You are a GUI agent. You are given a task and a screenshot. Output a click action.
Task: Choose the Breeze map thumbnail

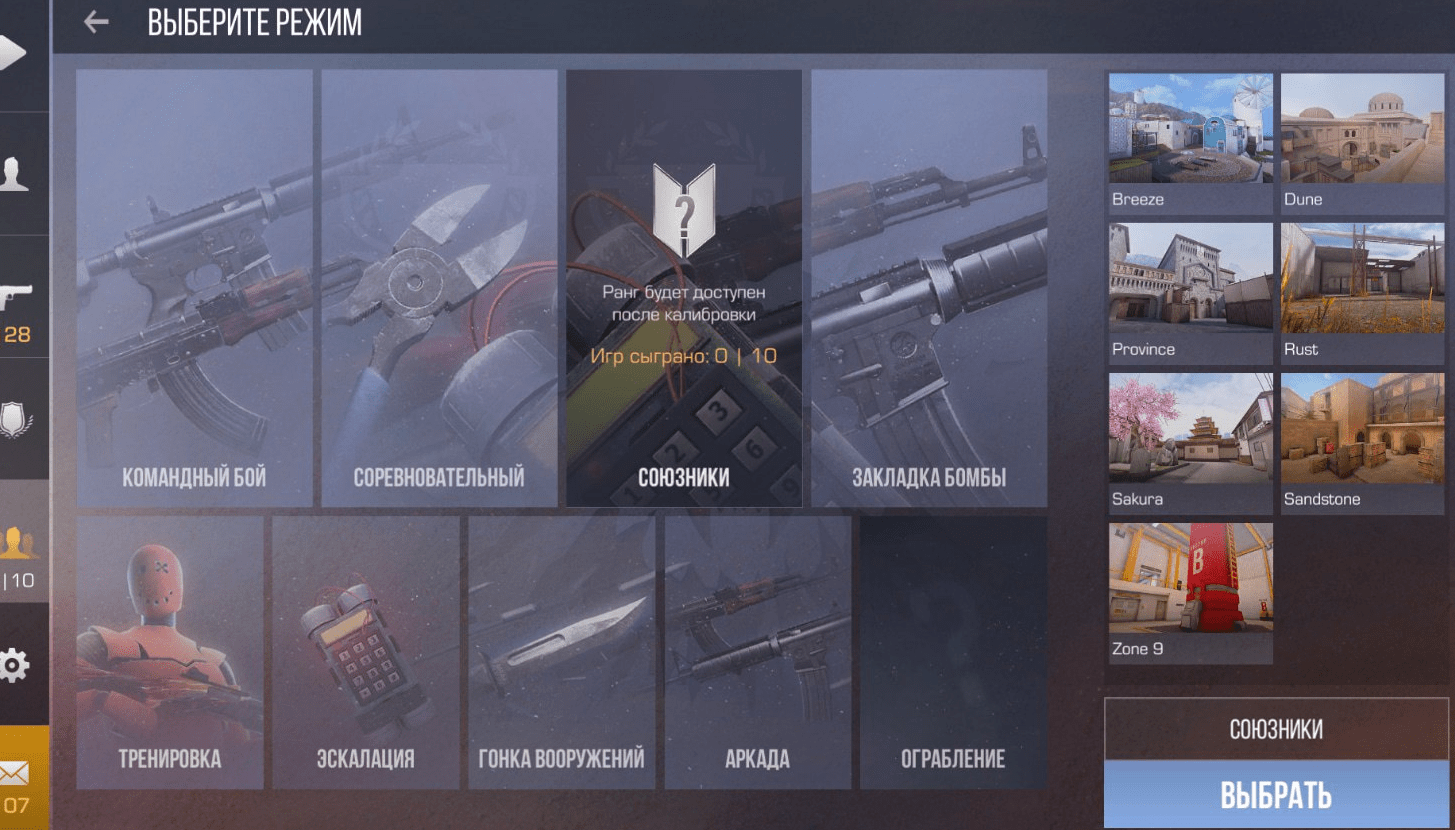click(x=1190, y=141)
